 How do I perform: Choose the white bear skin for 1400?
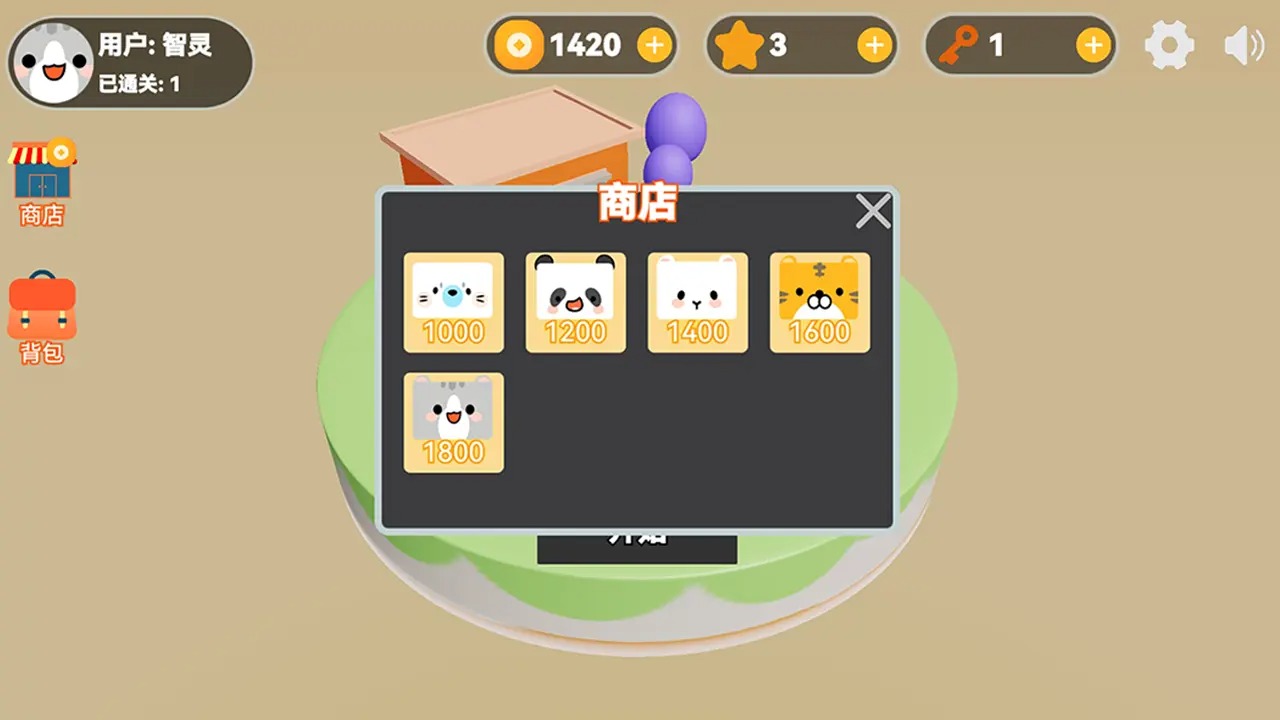pos(697,302)
